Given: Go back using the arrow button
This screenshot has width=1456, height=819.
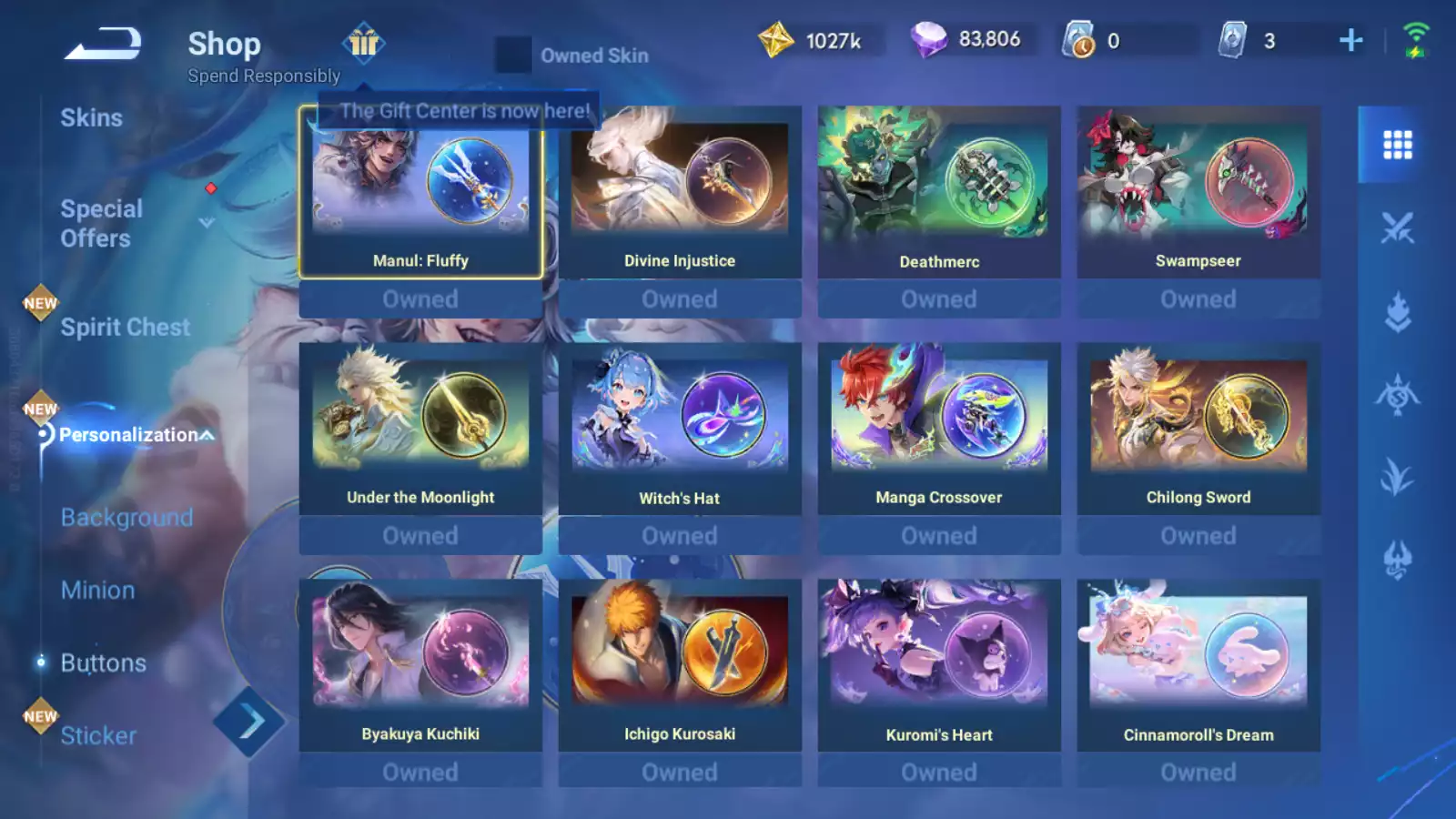Looking at the screenshot, I should tap(103, 44).
